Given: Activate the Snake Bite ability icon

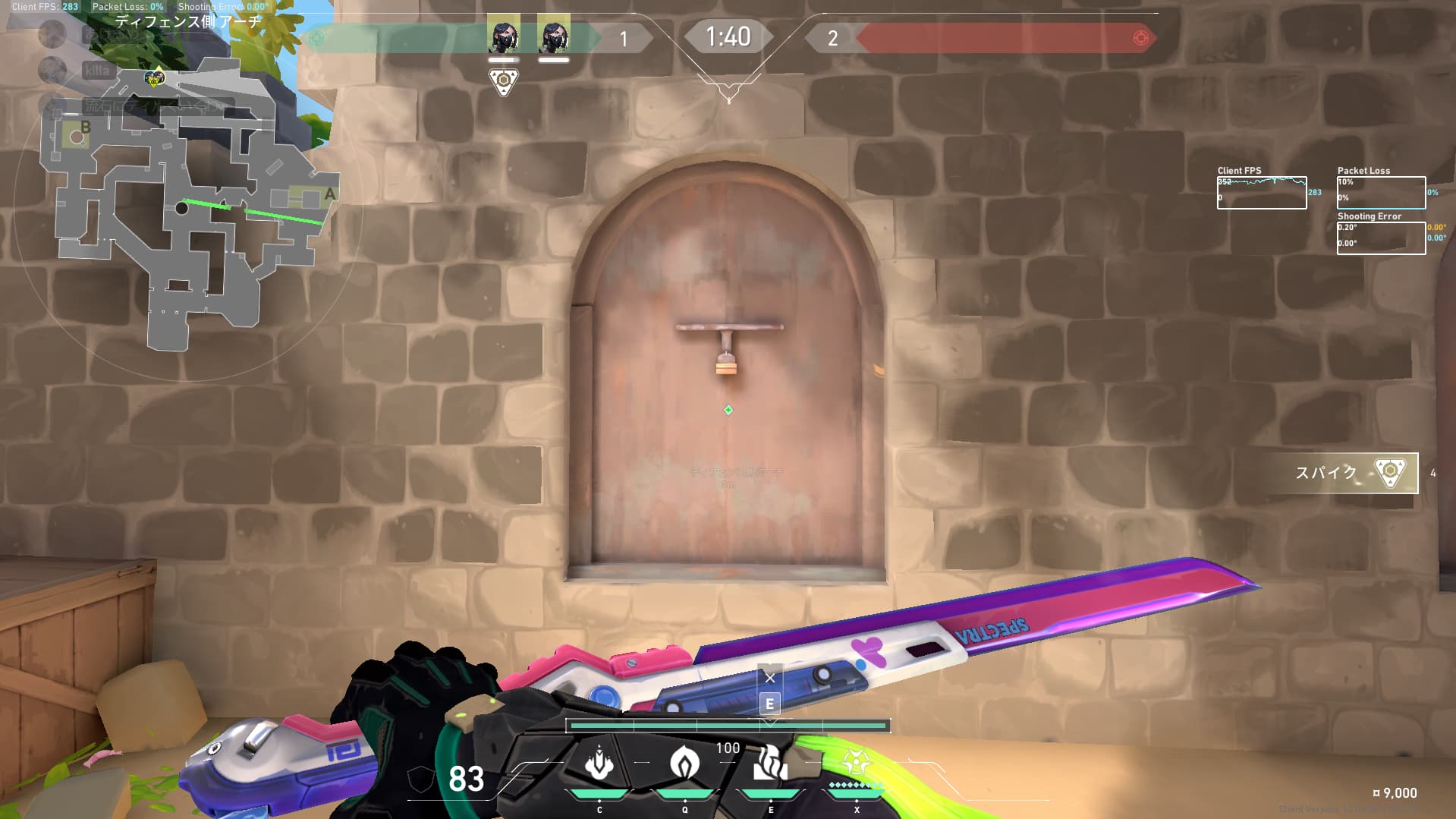Looking at the screenshot, I should click(599, 763).
